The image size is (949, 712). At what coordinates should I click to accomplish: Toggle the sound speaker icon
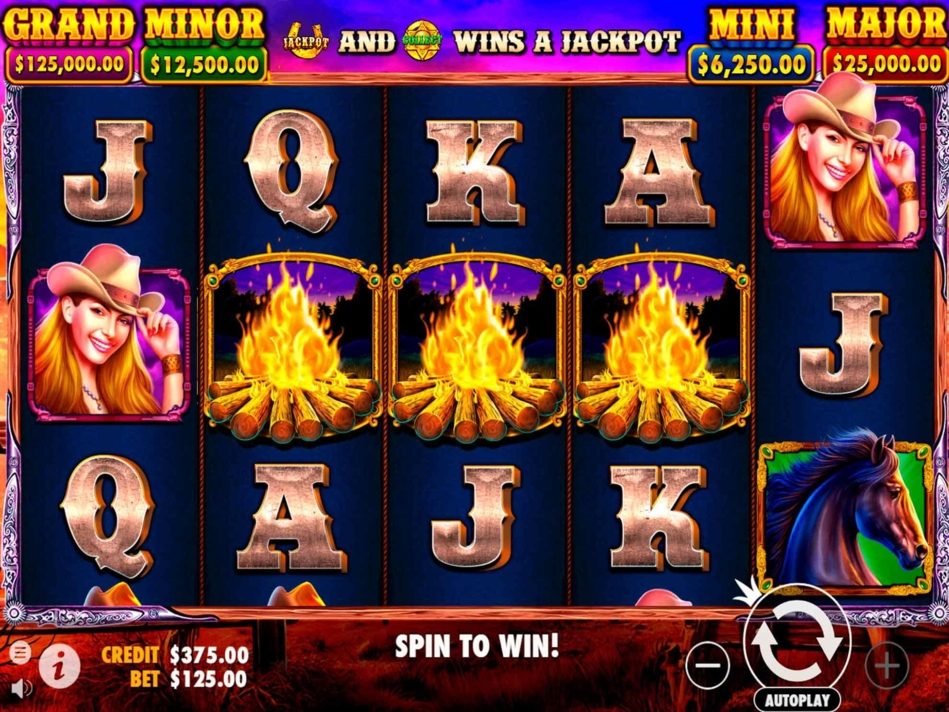click(20, 686)
